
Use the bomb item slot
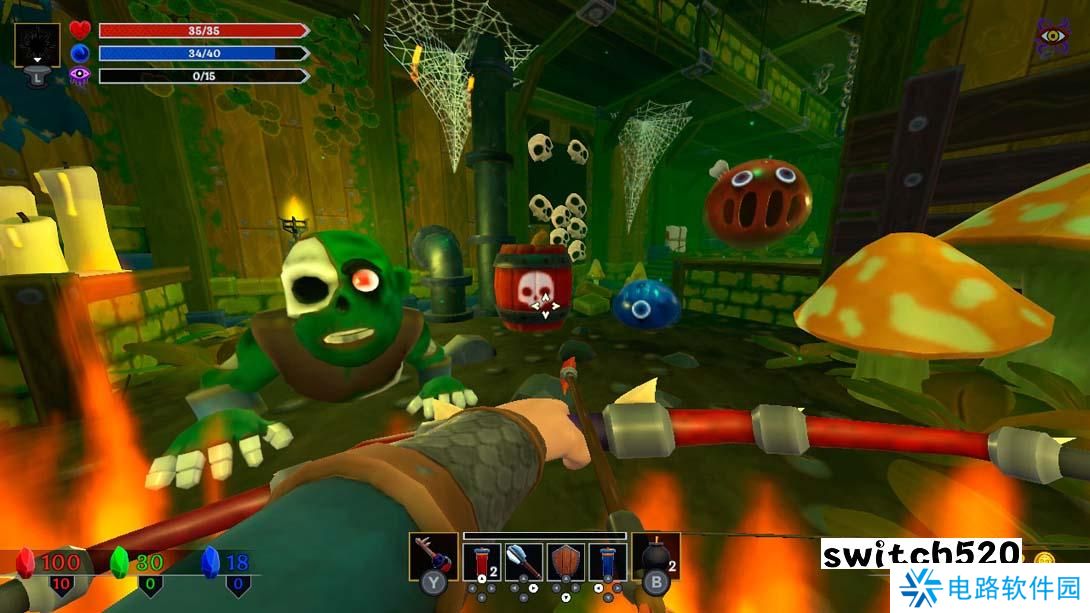(655, 558)
